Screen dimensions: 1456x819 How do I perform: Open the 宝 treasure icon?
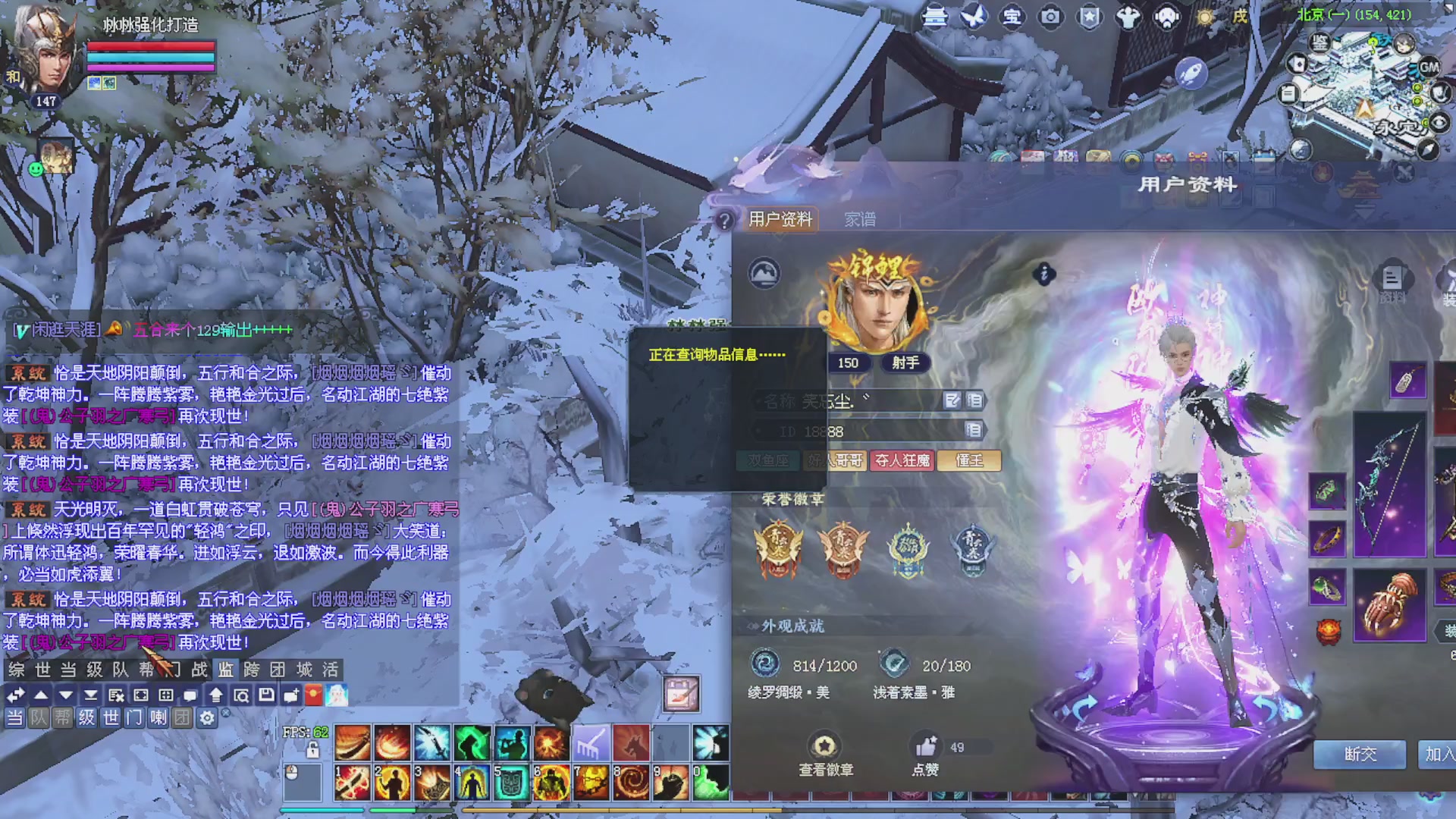point(1012,17)
